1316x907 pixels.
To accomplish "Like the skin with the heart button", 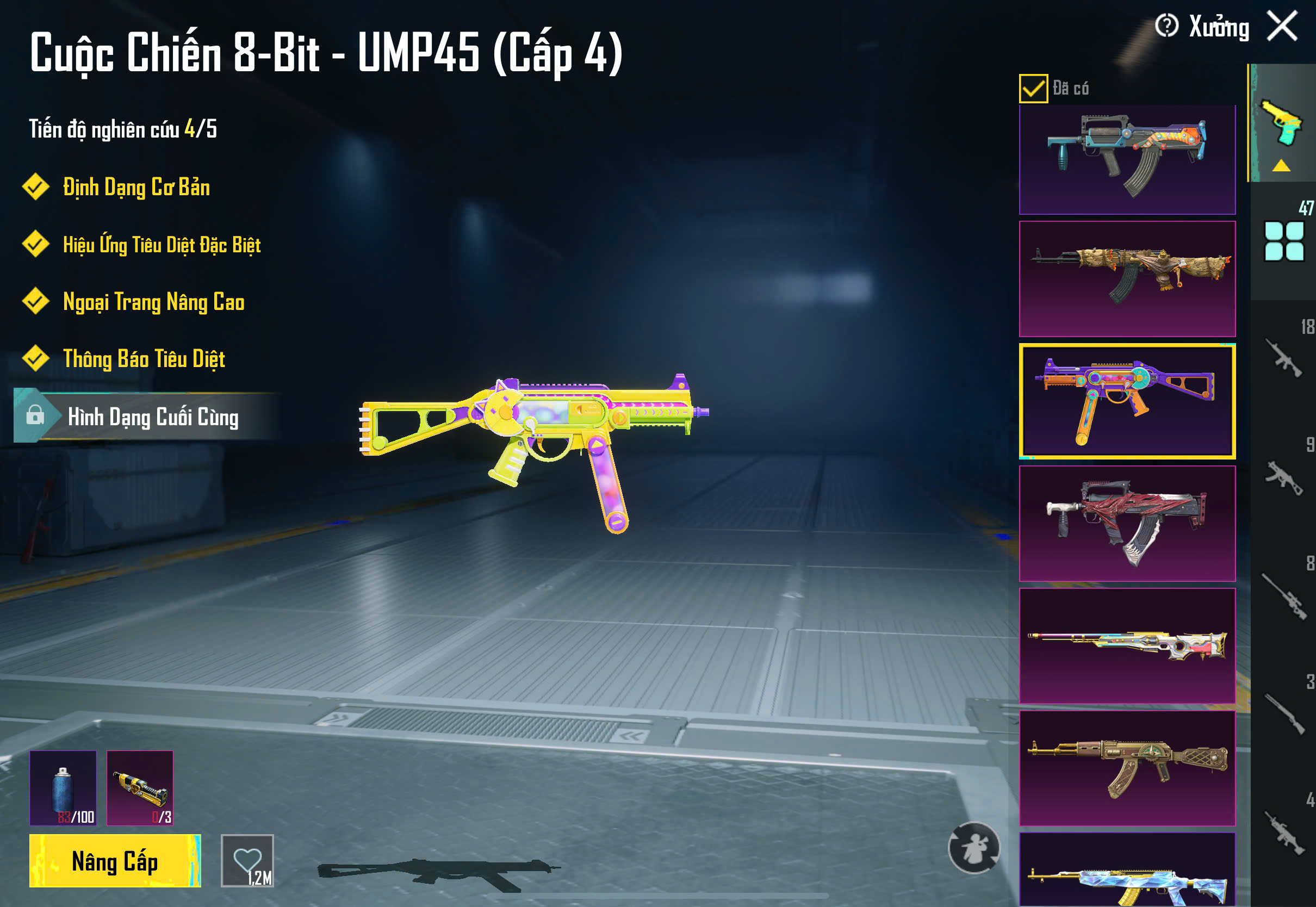I will coord(247,860).
